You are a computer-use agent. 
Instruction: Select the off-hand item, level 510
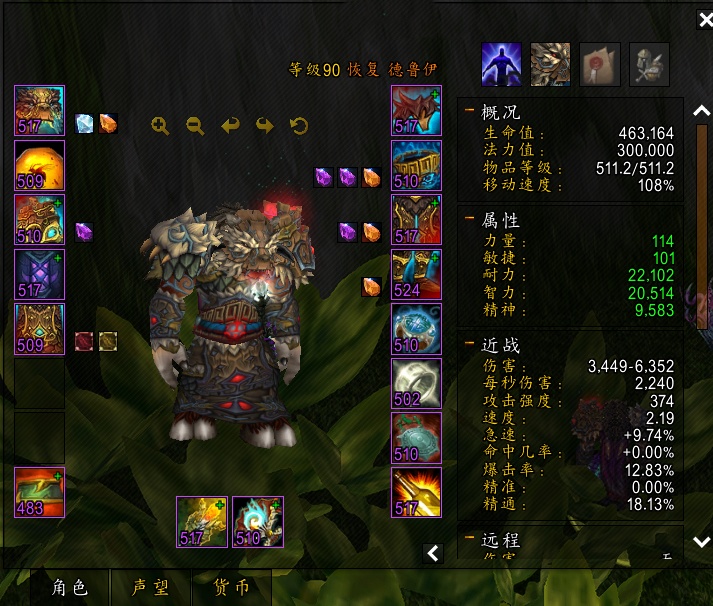258,521
